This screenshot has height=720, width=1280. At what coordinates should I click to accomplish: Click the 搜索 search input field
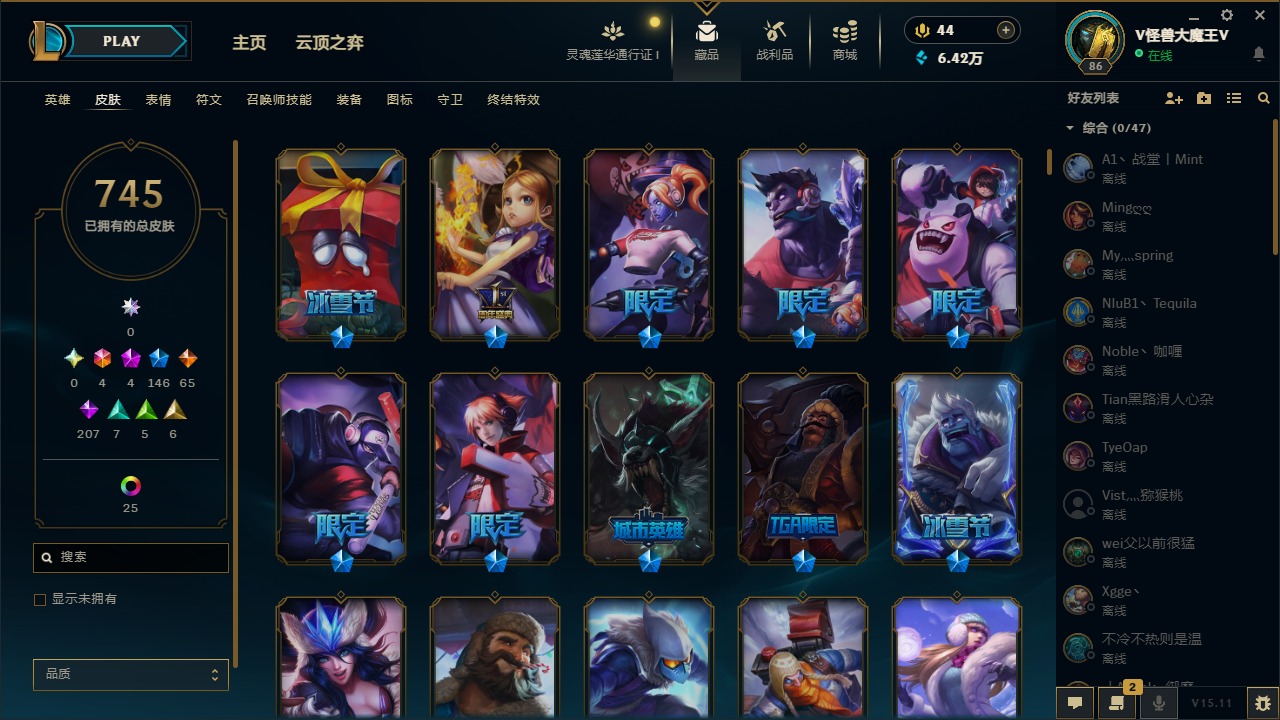[x=130, y=557]
